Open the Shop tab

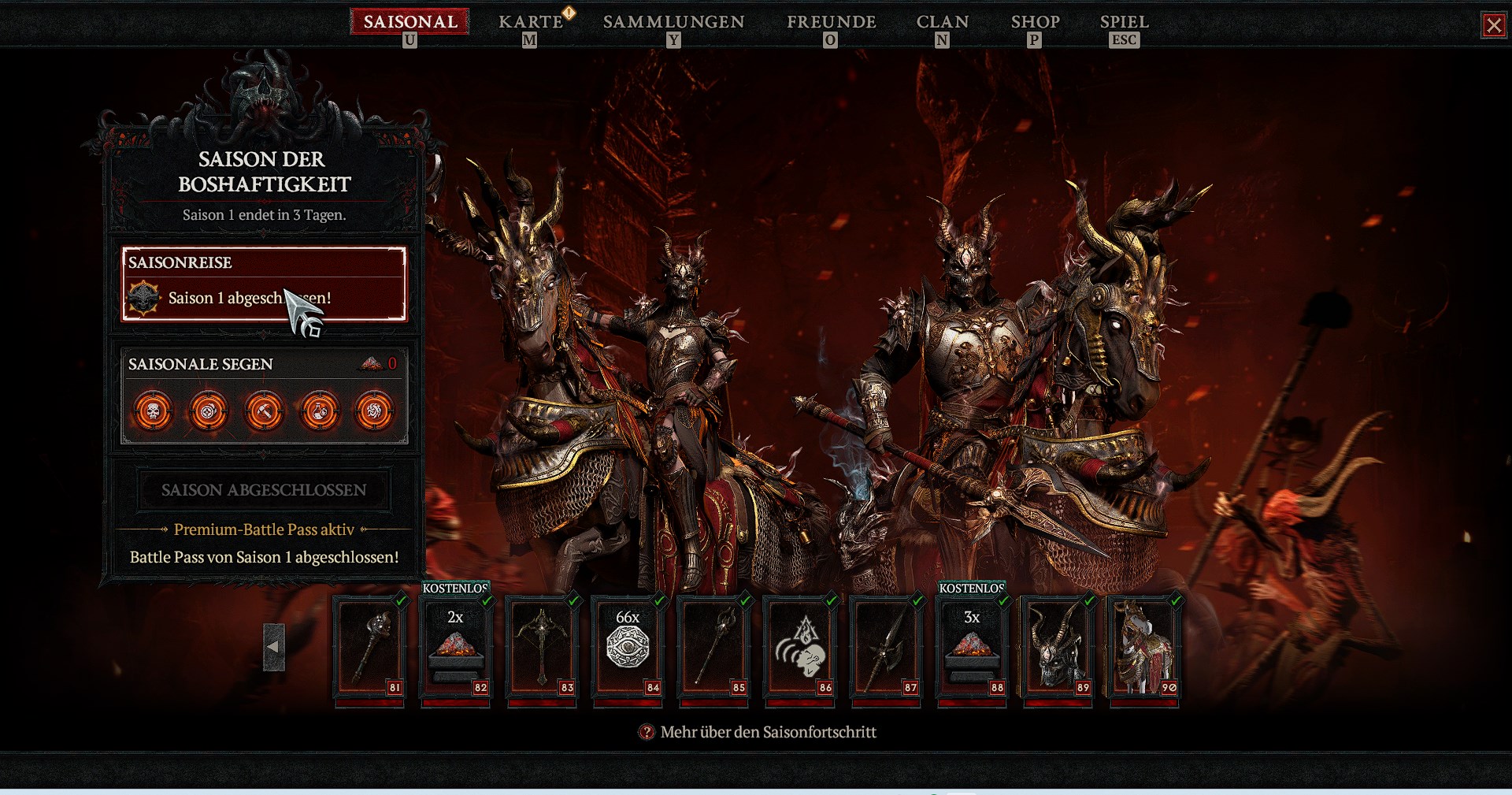(1035, 22)
